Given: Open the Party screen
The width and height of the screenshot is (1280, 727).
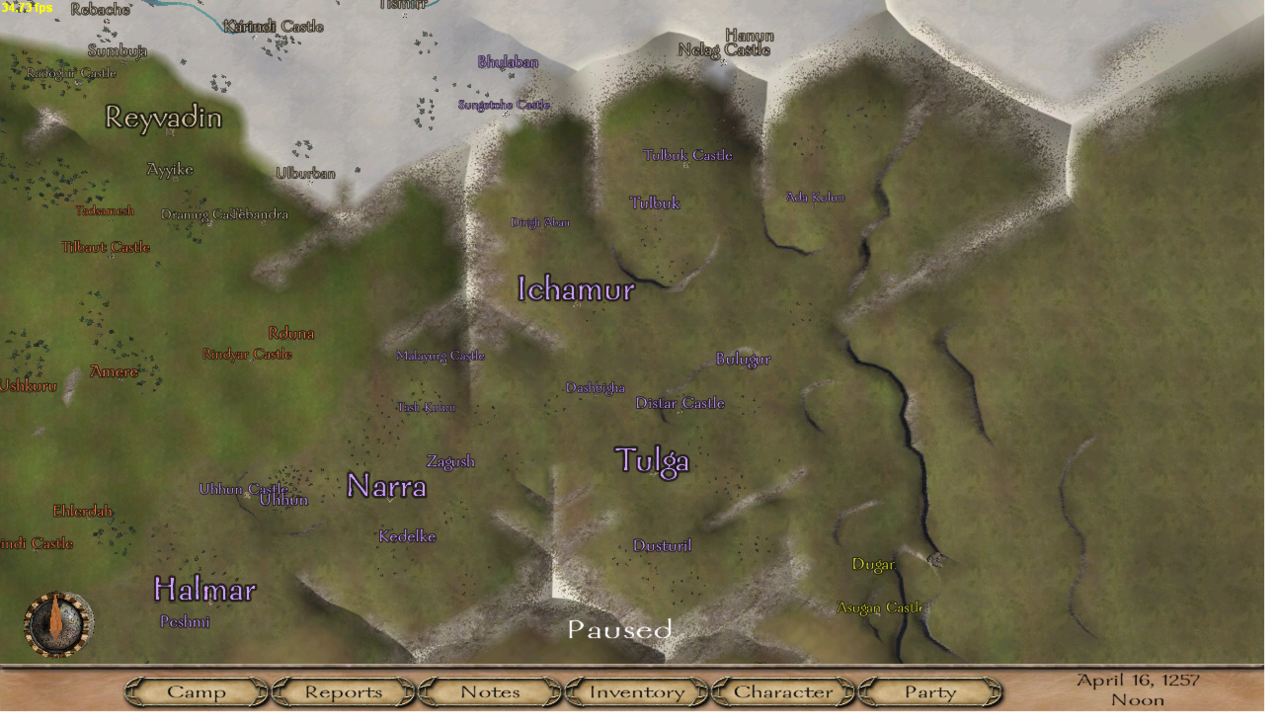Looking at the screenshot, I should coord(930,692).
